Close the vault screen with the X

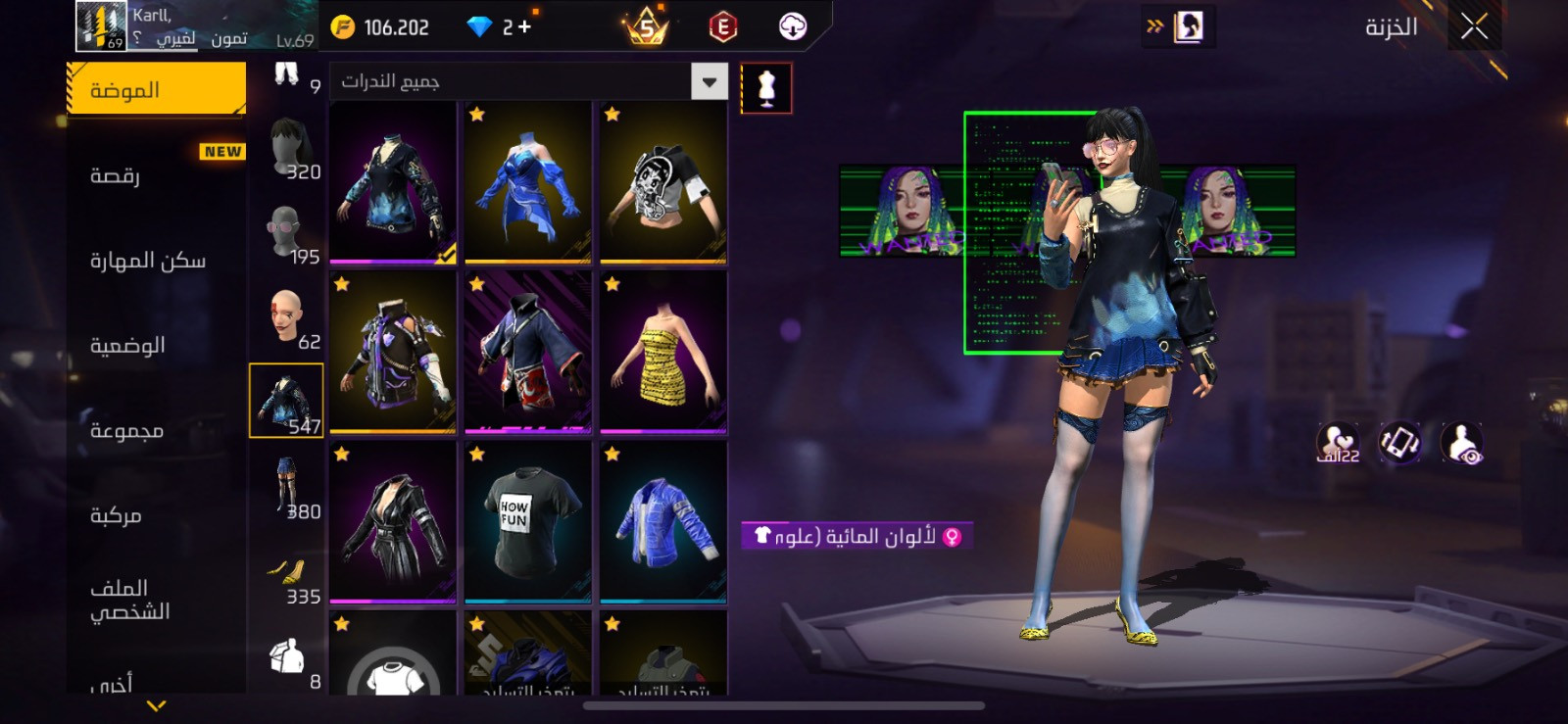(x=1474, y=26)
